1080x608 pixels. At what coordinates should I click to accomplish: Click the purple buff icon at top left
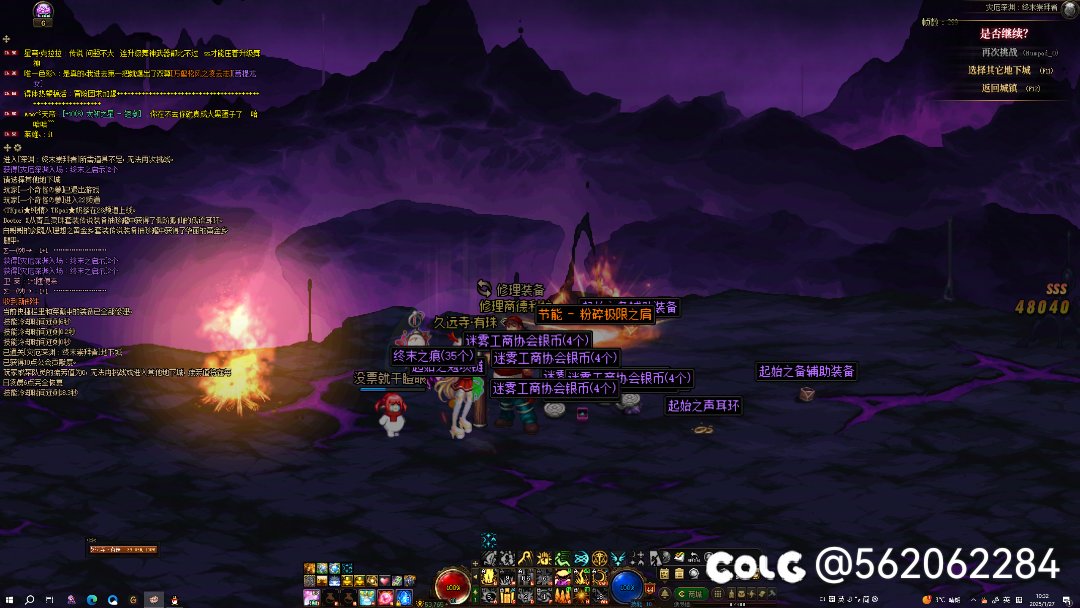click(43, 10)
